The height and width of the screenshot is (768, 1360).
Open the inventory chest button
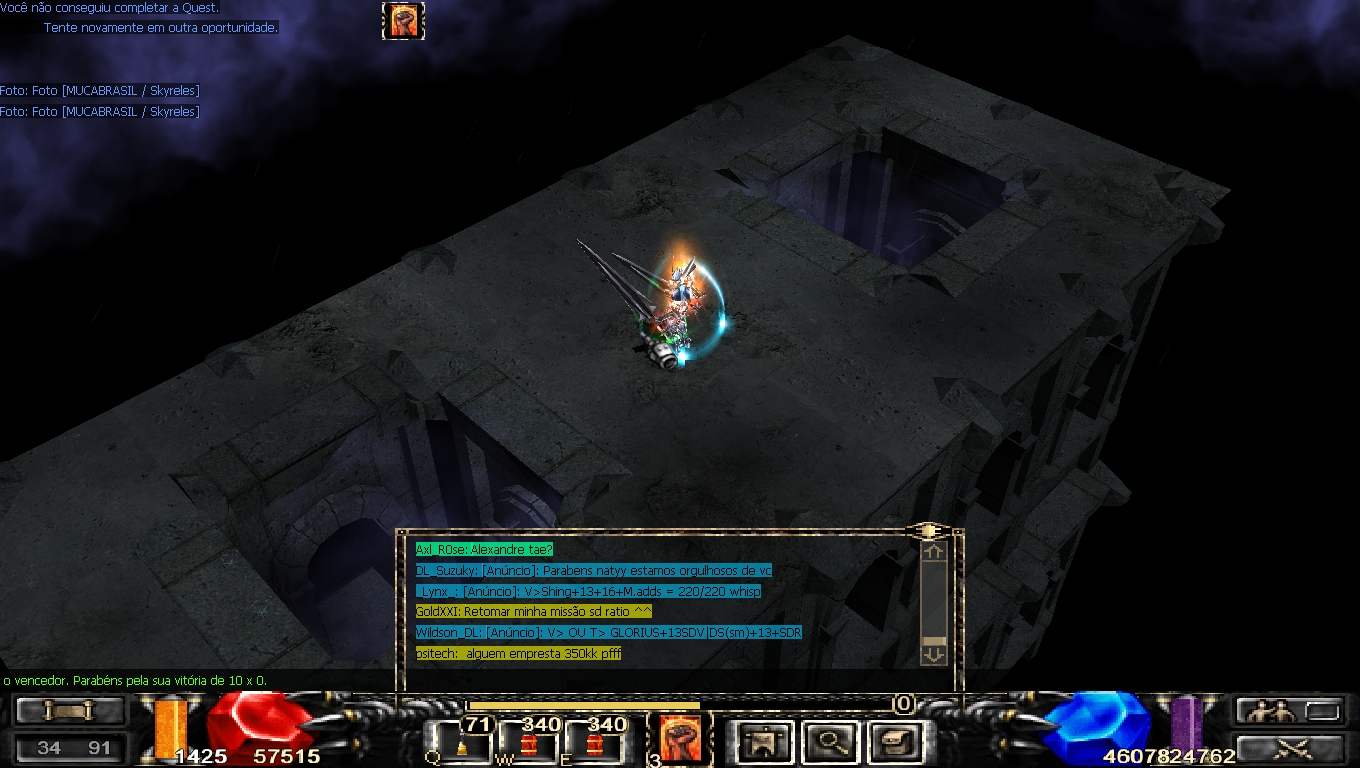tap(894, 742)
